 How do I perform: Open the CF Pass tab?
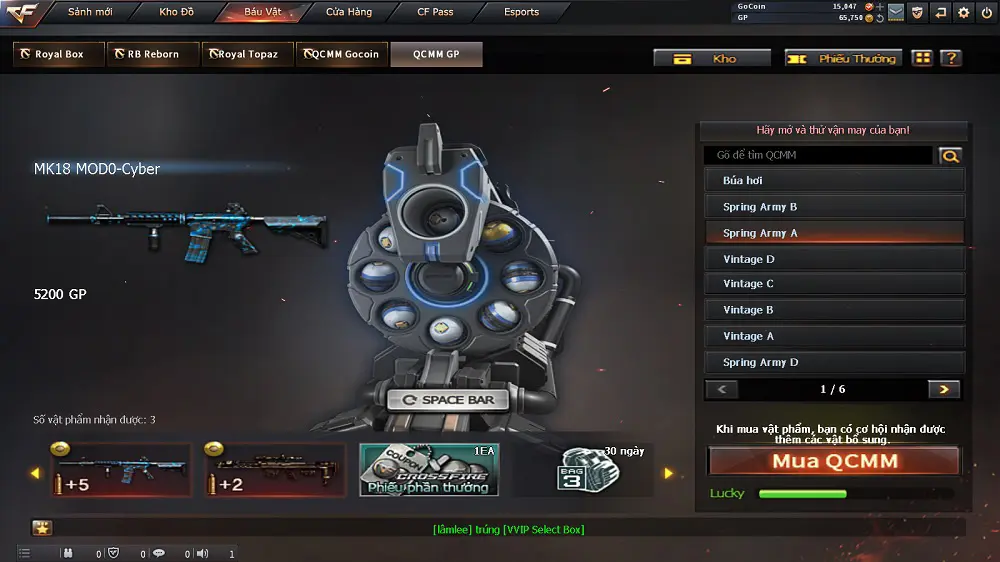pos(435,12)
